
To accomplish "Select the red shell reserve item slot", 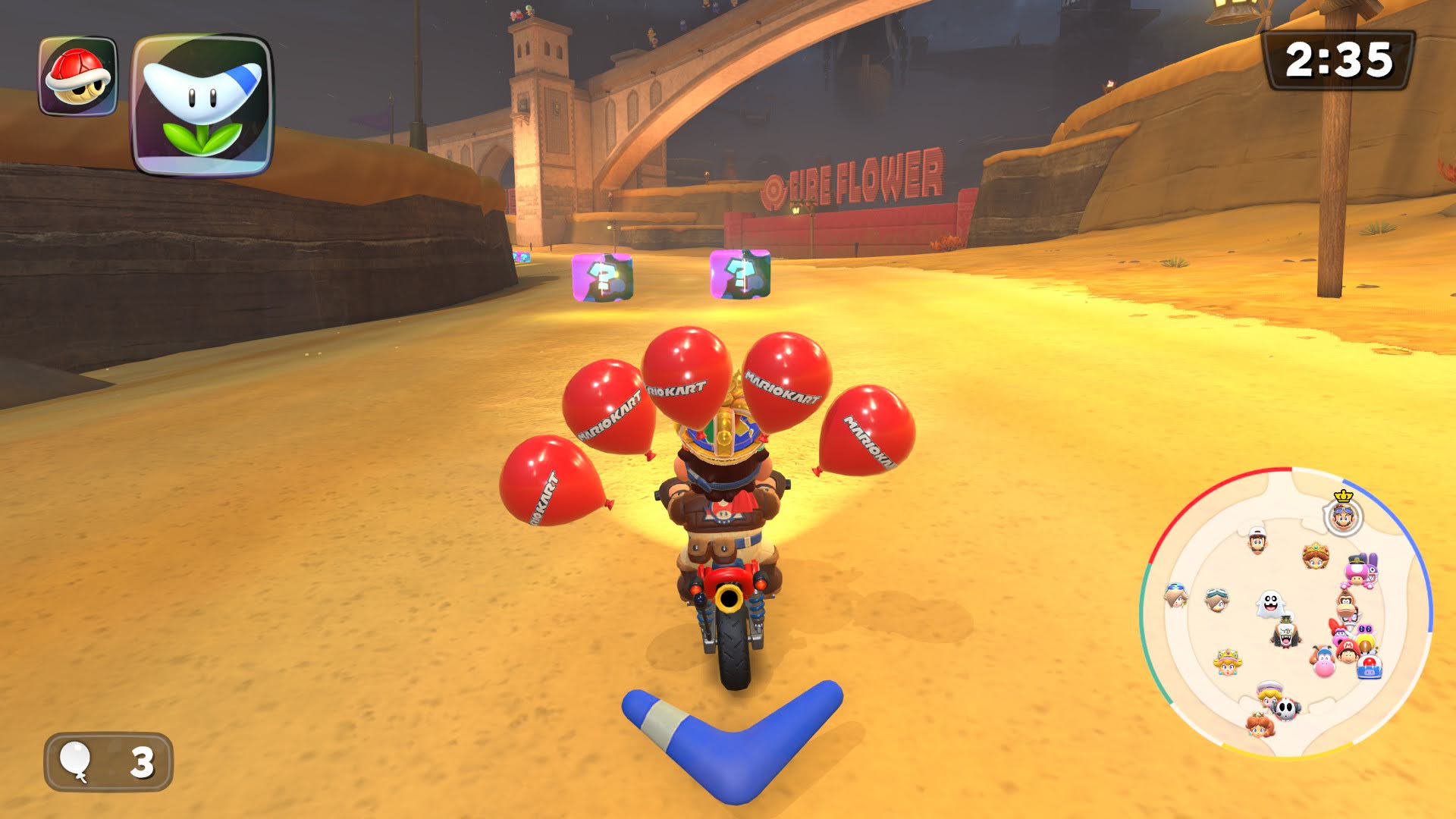I will click(x=78, y=77).
